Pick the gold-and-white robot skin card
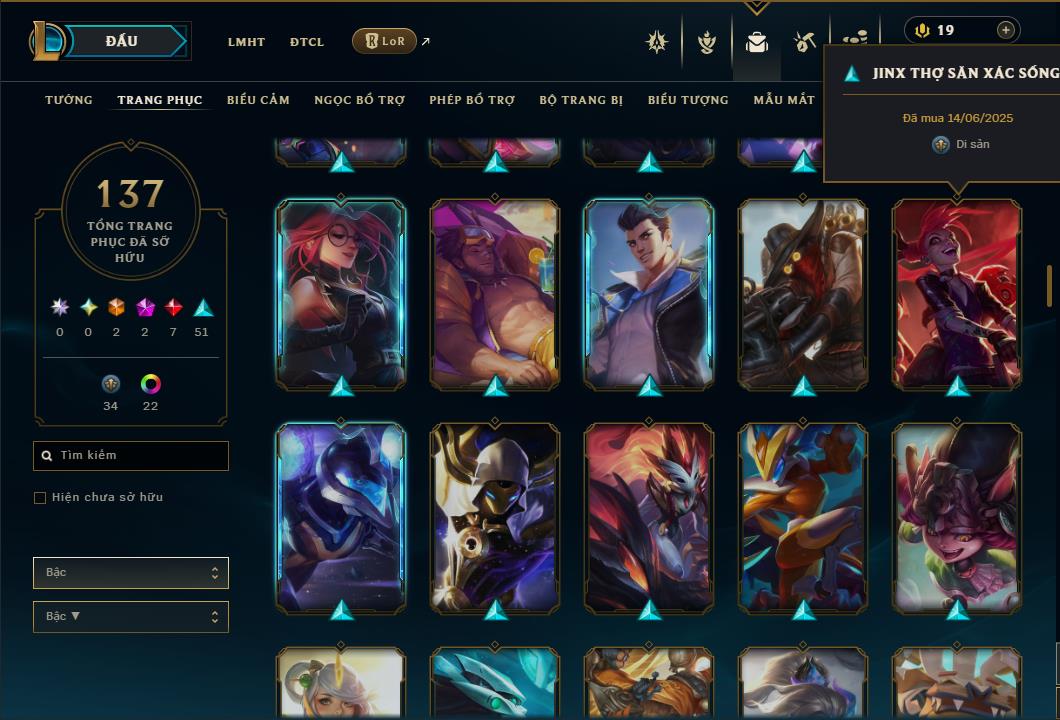This screenshot has height=720, width=1060. pyautogui.click(x=495, y=517)
